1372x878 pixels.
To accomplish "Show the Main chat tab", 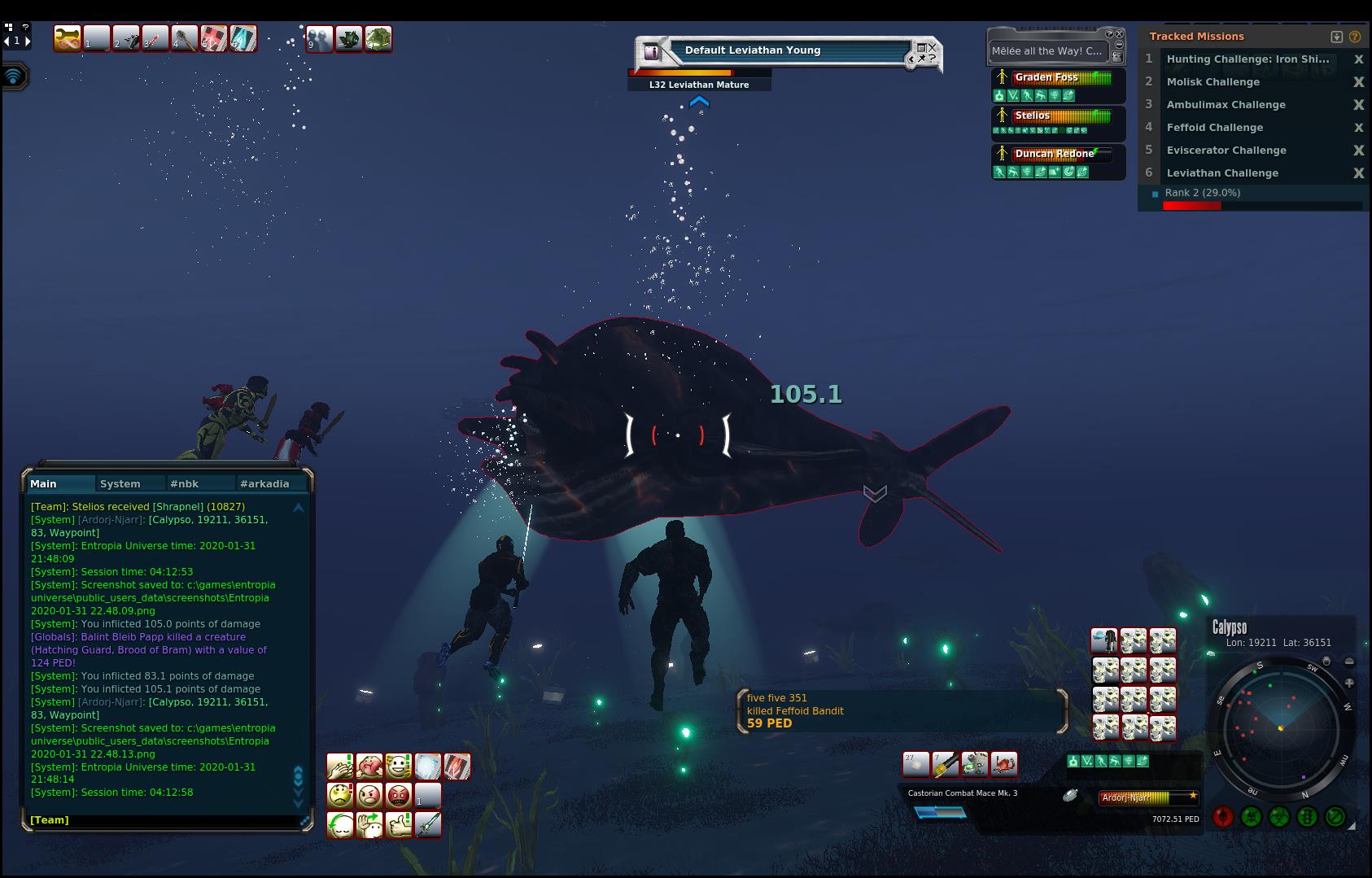I will (44, 483).
